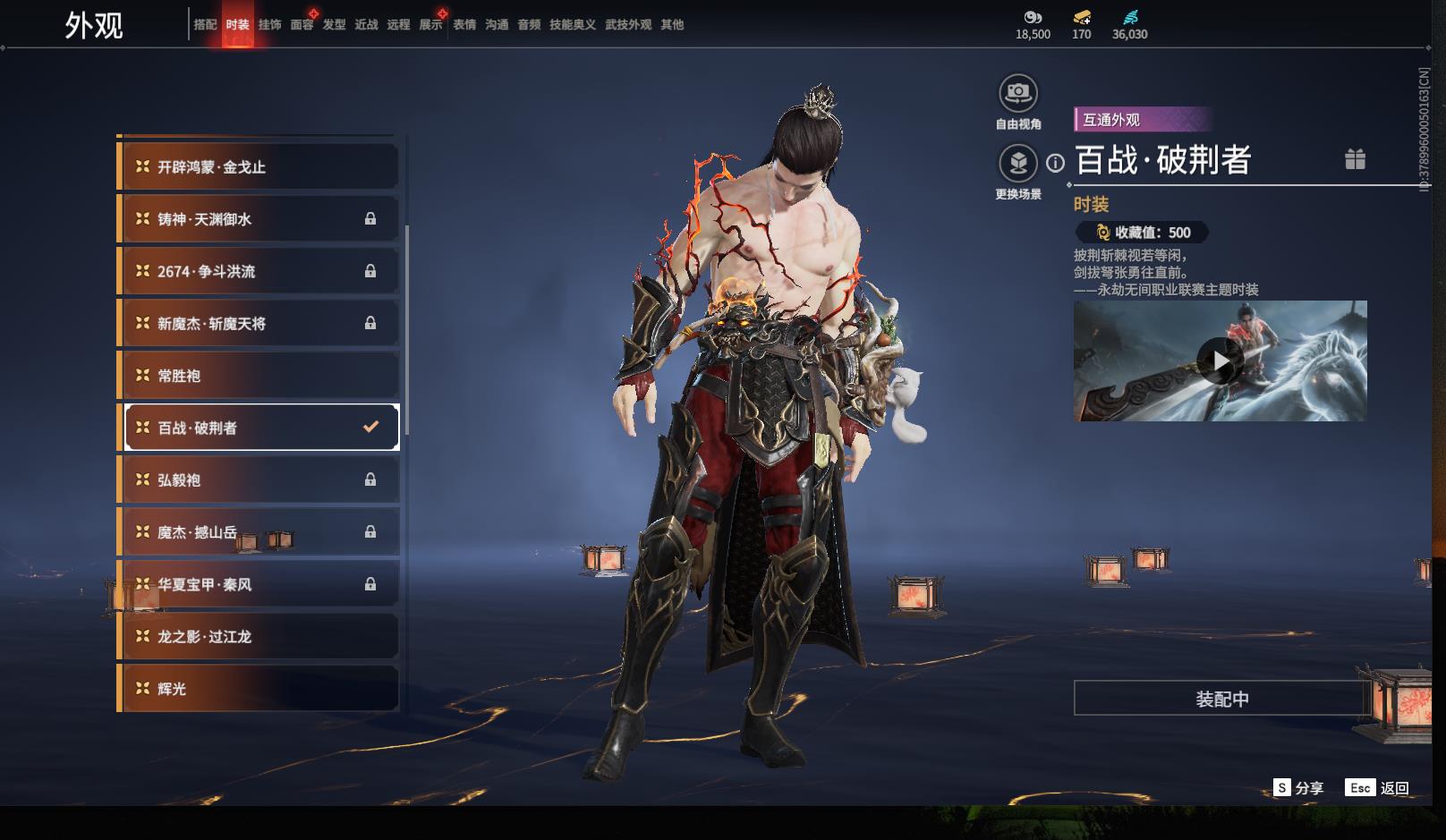Screen dimensions: 1446x840
Task: Play the 百战·破荆者 preview video
Action: coord(1220,361)
